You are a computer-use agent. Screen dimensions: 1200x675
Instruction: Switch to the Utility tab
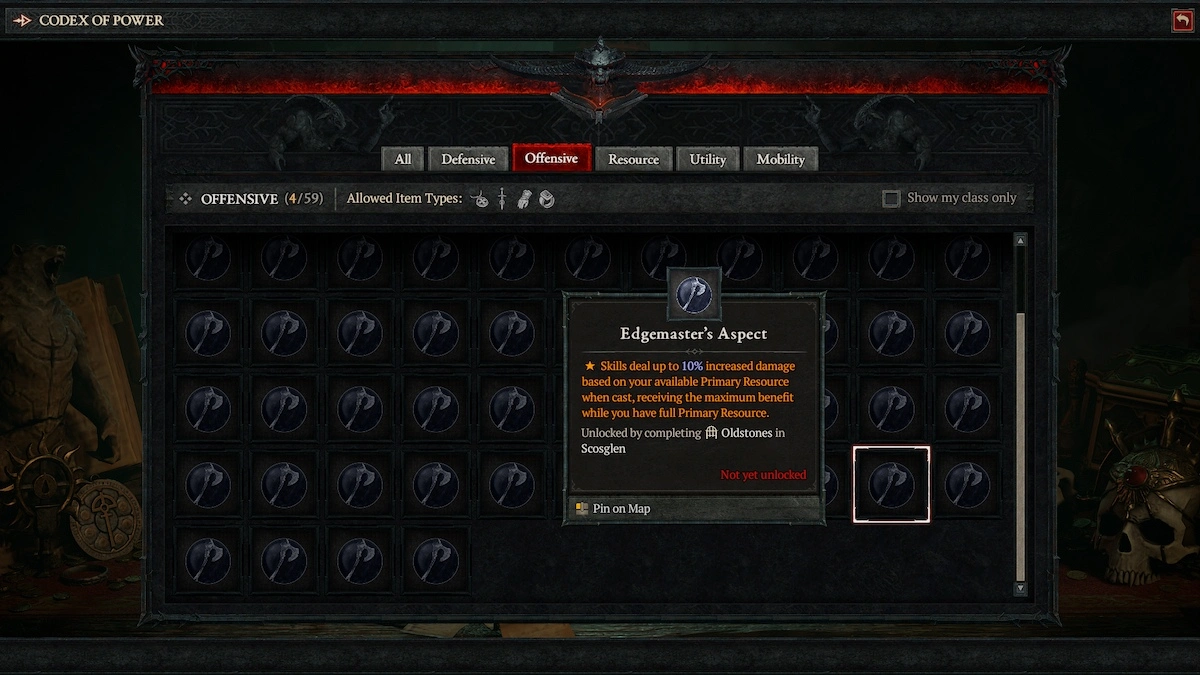point(707,159)
